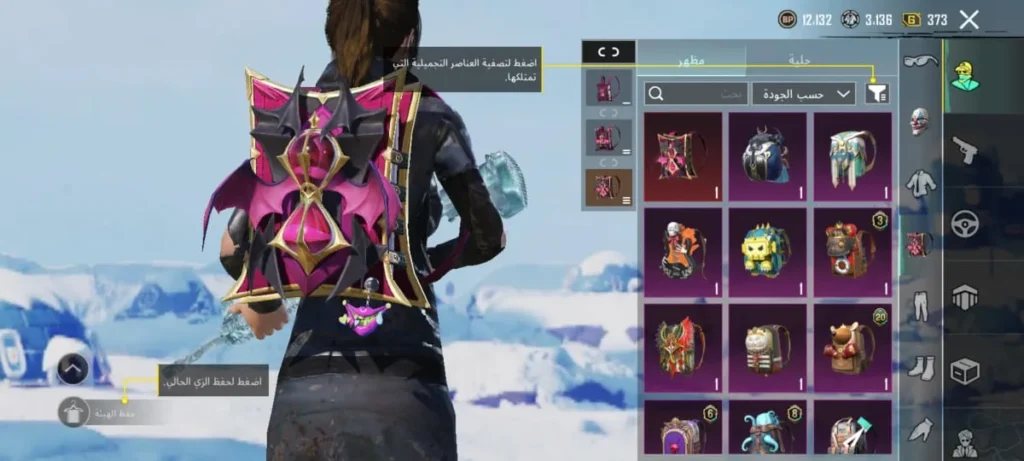Save the current outfit with hanger button
This screenshot has width=1024, height=461.
(73, 411)
